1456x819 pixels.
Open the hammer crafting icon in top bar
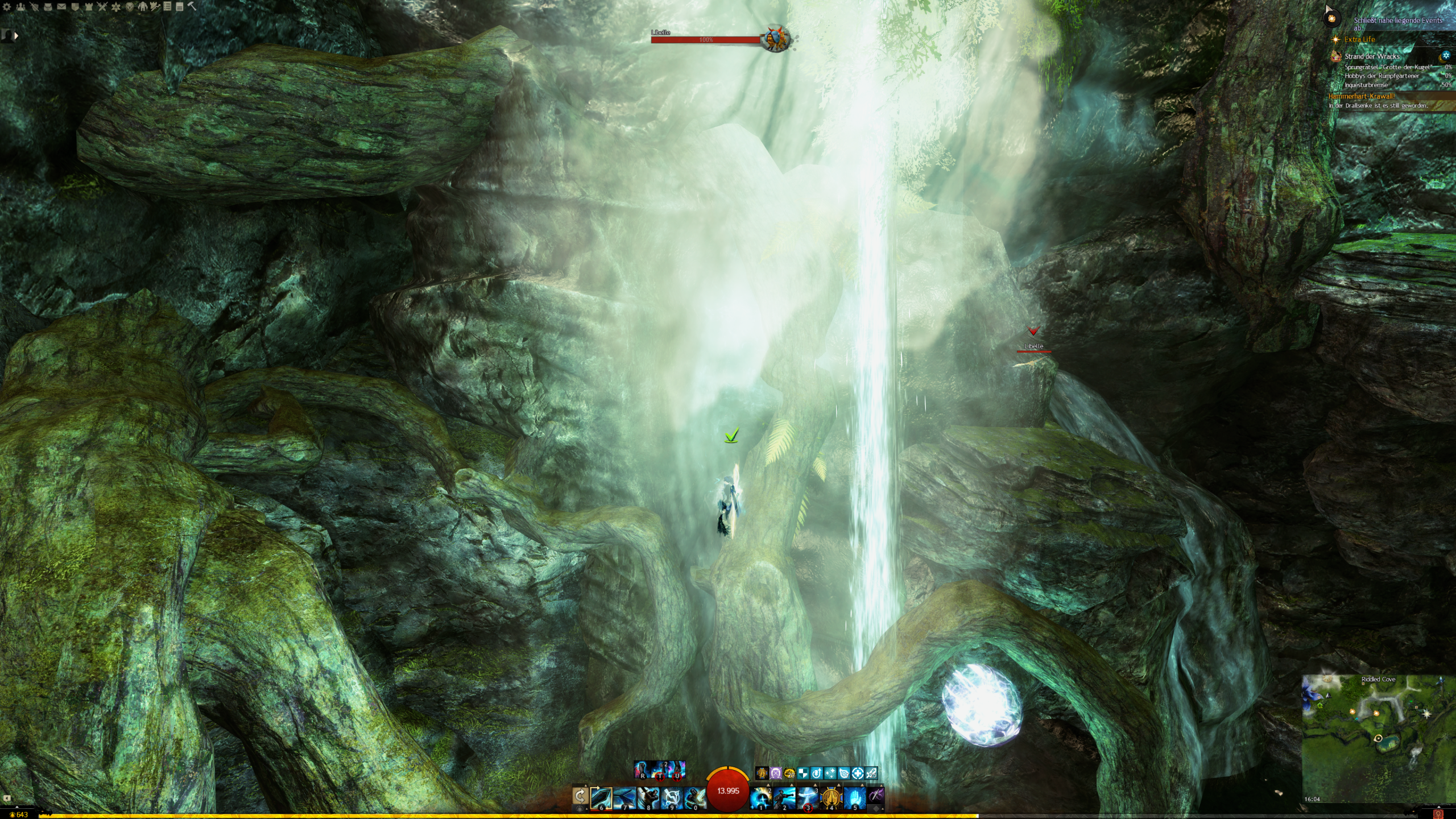click(192, 7)
